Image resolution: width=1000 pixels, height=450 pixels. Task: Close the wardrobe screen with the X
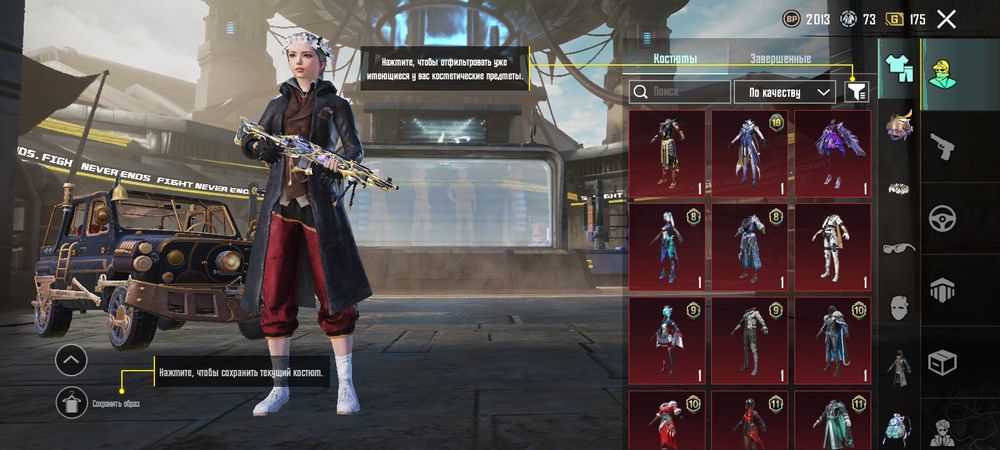point(946,18)
